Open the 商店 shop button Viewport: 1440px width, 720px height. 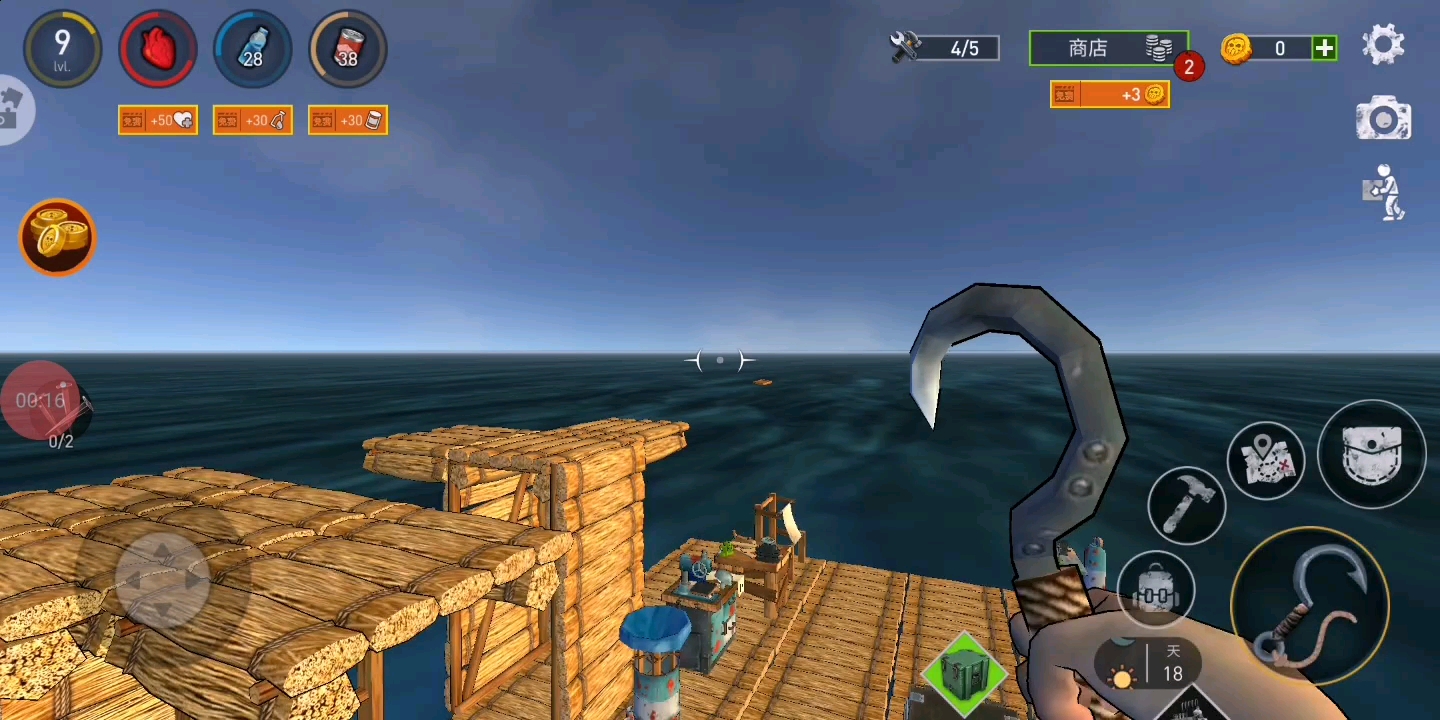coord(1108,48)
